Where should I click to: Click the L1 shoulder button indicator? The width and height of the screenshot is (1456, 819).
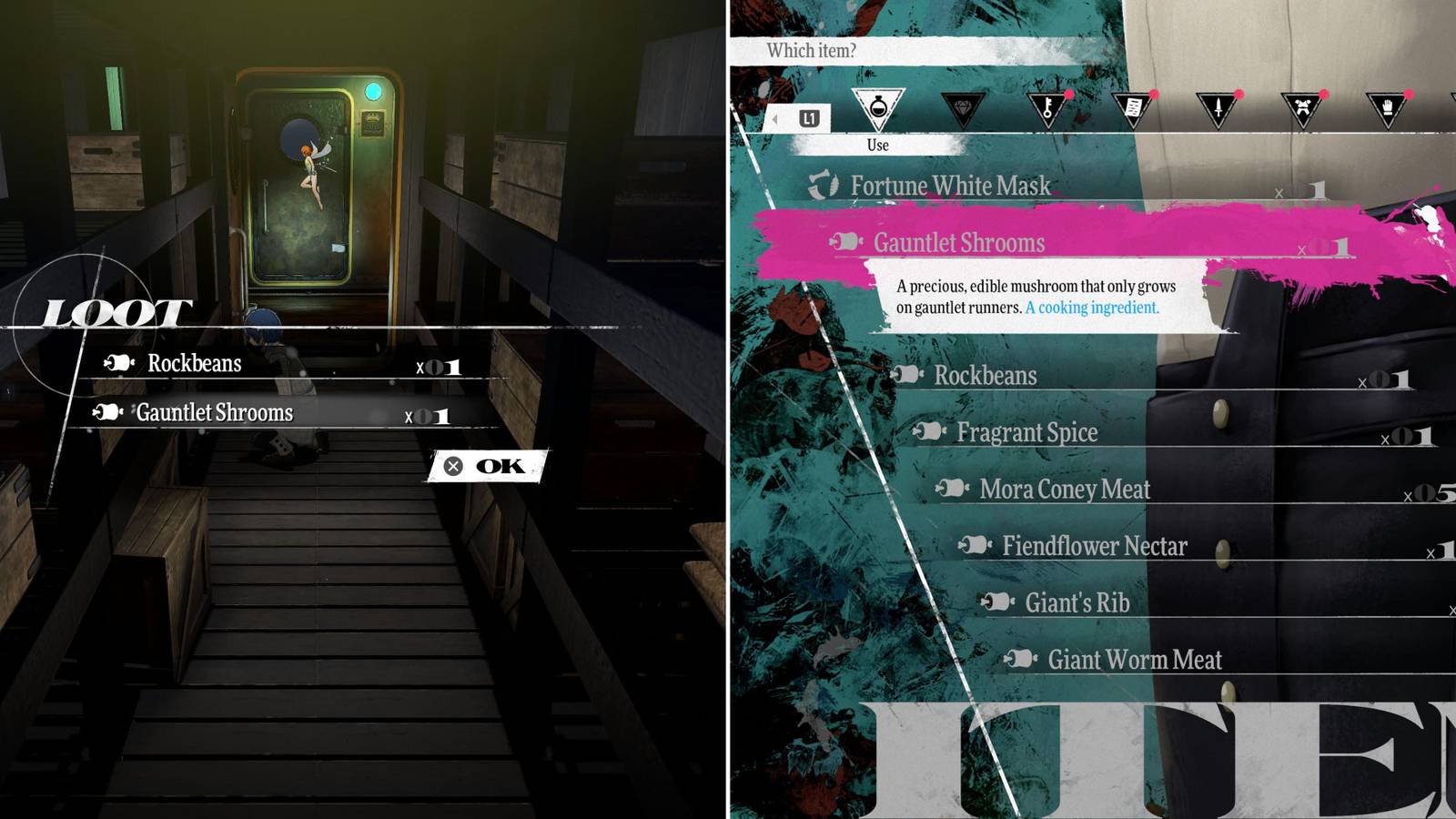(x=811, y=116)
